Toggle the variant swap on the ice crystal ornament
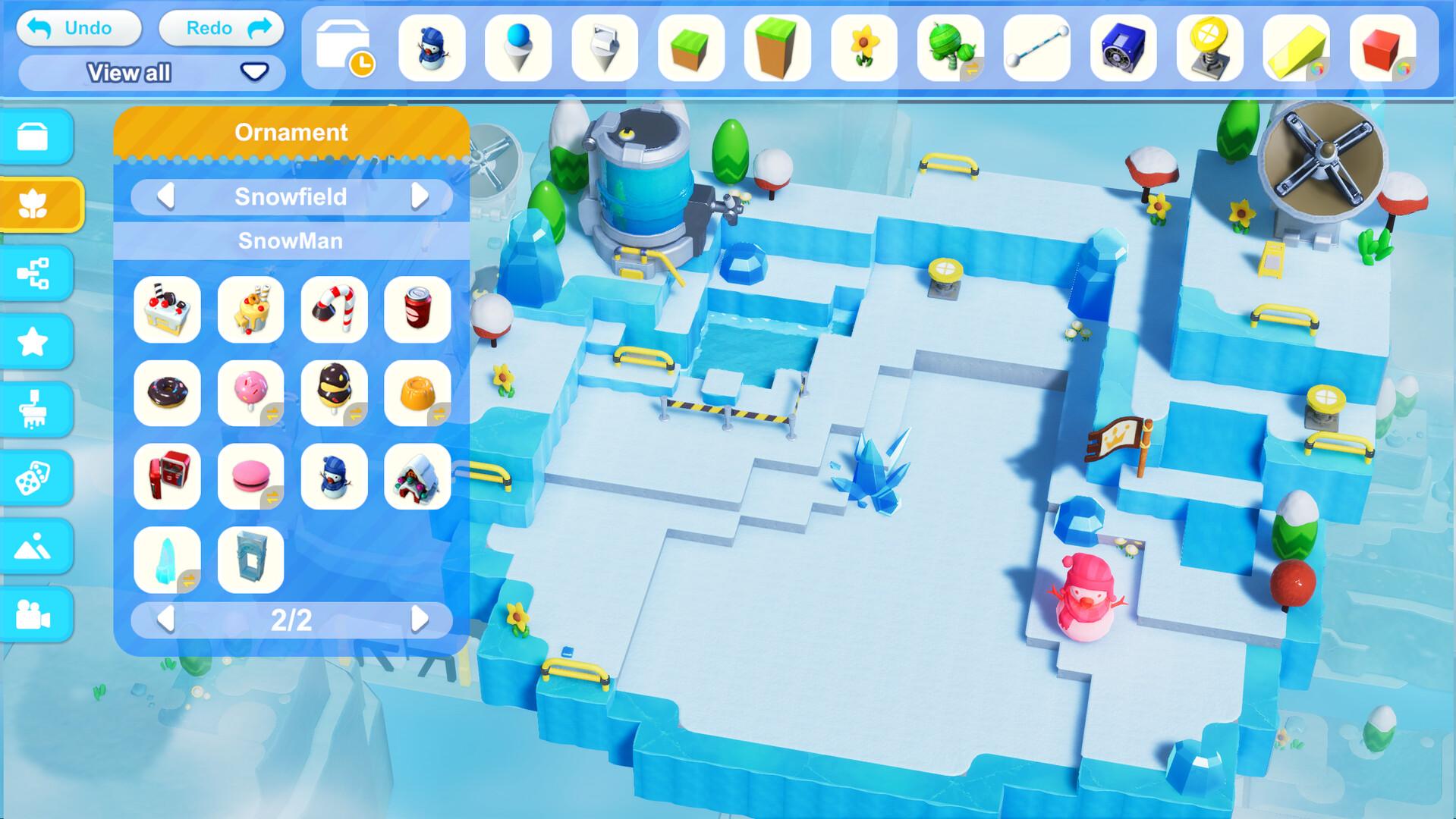 tap(188, 581)
